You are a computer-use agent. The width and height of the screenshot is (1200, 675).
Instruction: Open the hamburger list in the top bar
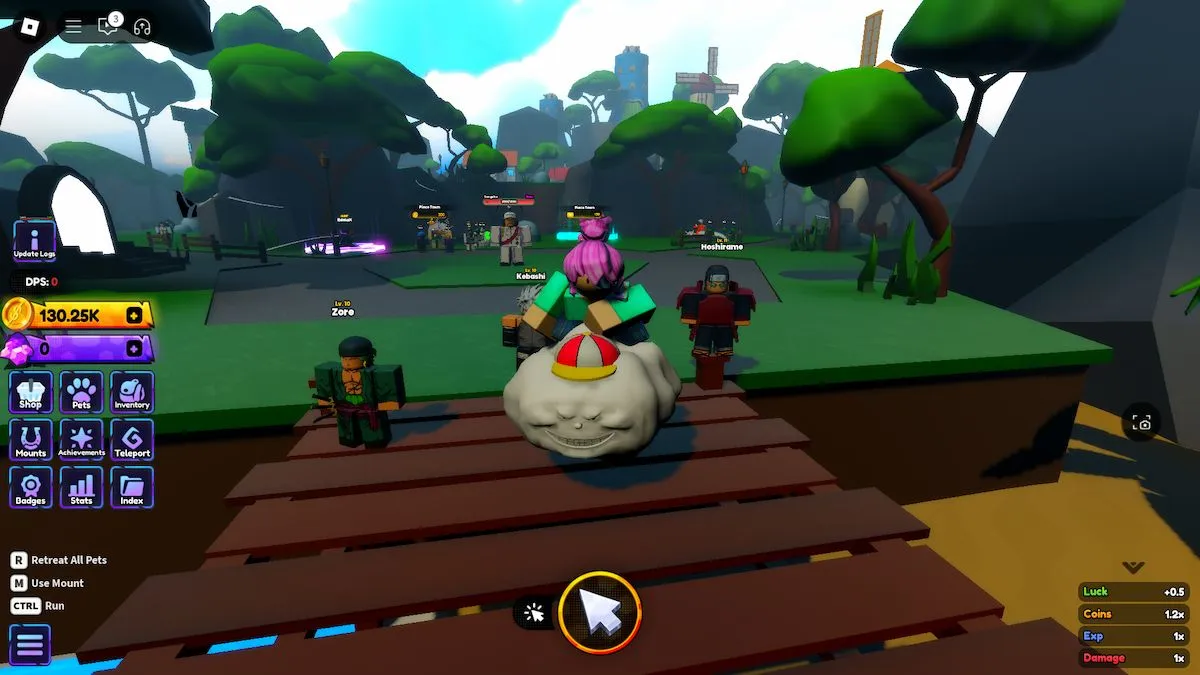[74, 27]
